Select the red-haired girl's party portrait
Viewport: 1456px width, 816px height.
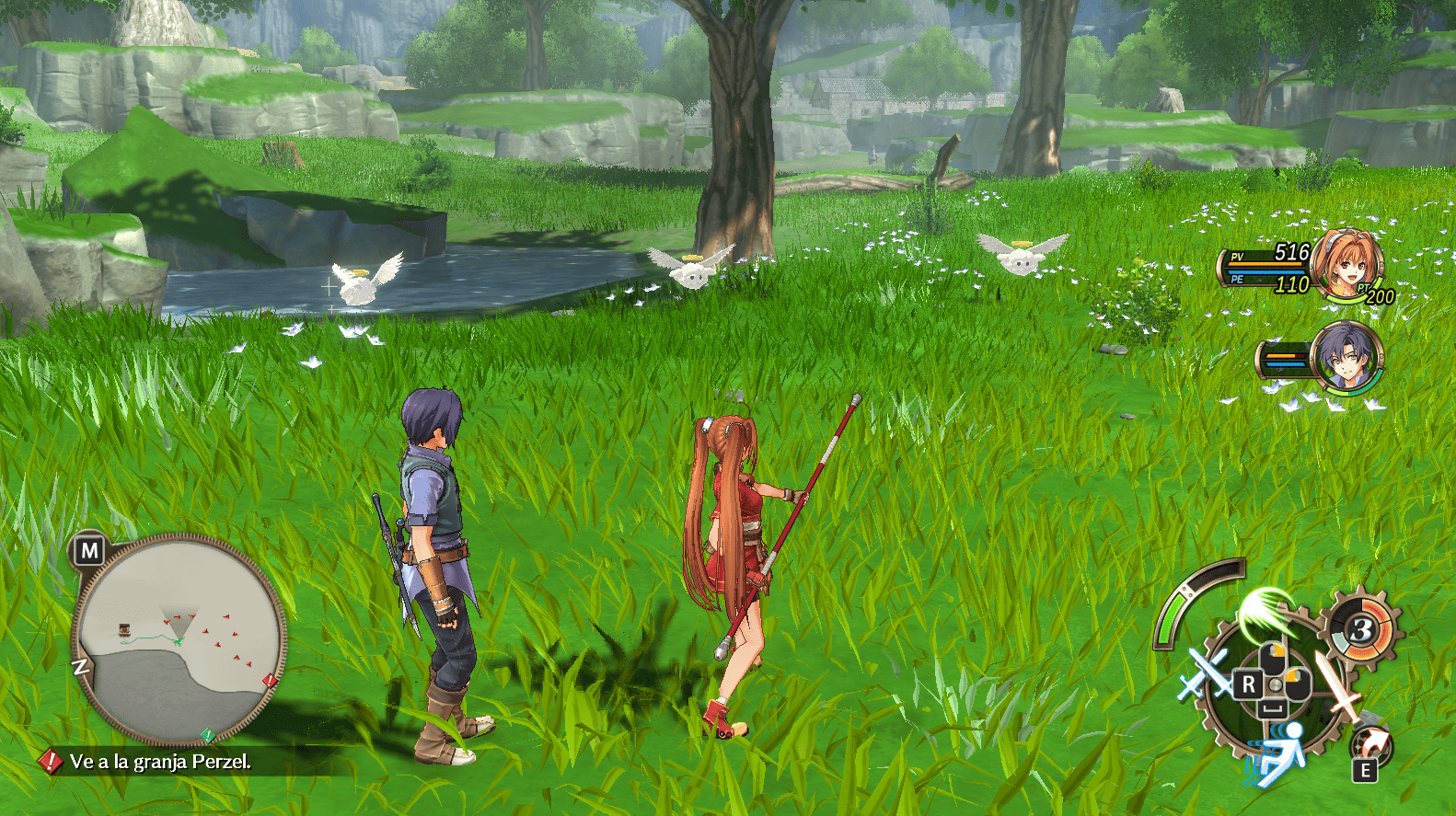pyautogui.click(x=1346, y=264)
